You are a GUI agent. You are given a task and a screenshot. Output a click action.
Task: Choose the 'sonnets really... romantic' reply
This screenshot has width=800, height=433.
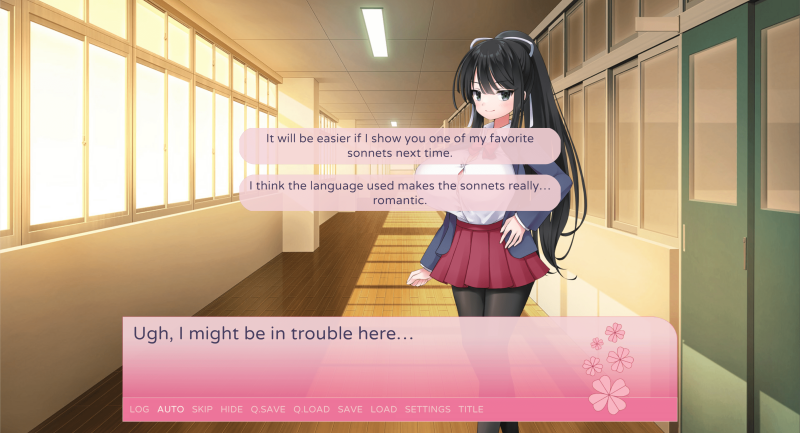coord(400,193)
